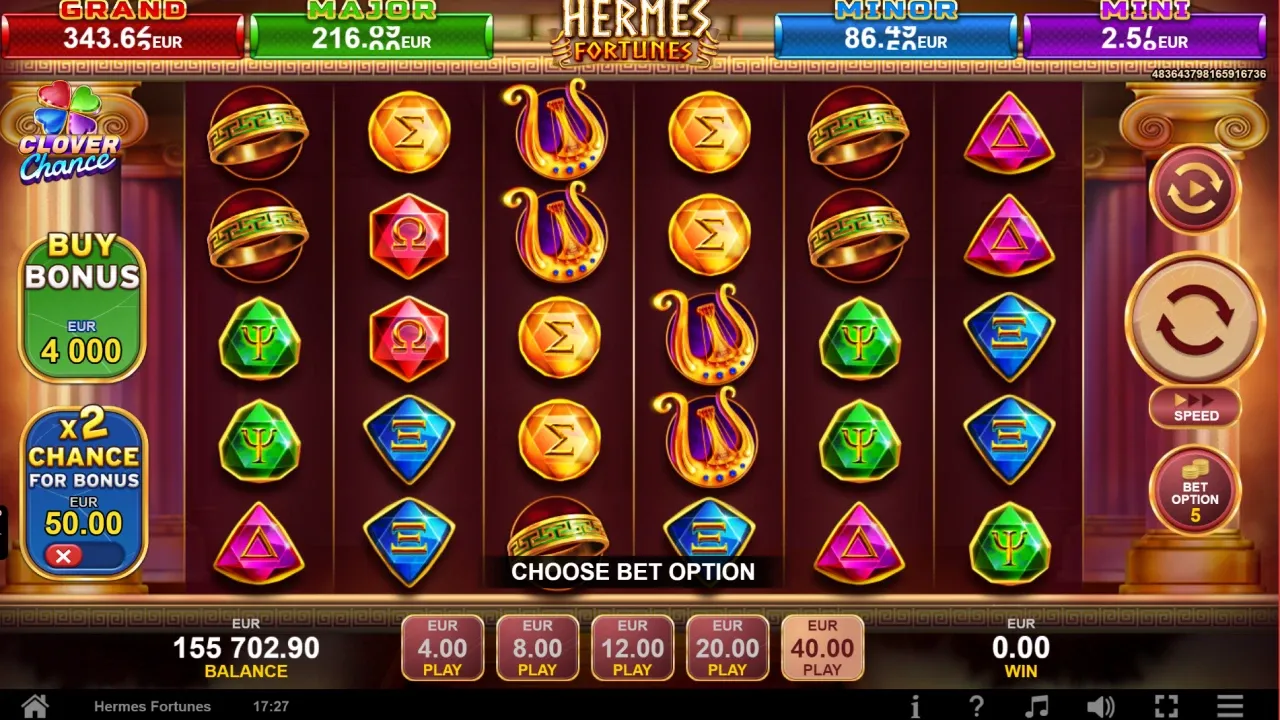Choose the EUR 40.00 Play bet

tap(822, 648)
